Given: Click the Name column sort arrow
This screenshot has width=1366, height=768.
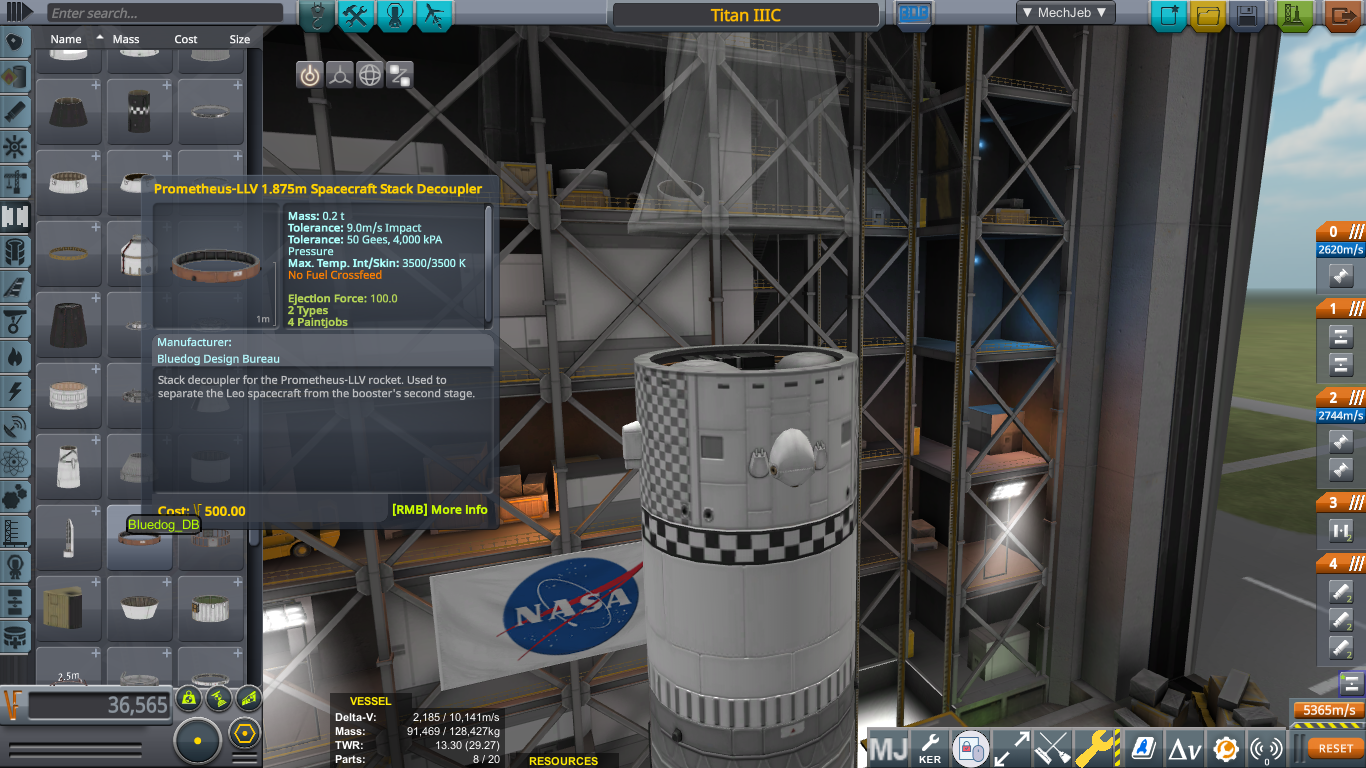Looking at the screenshot, I should click(101, 36).
